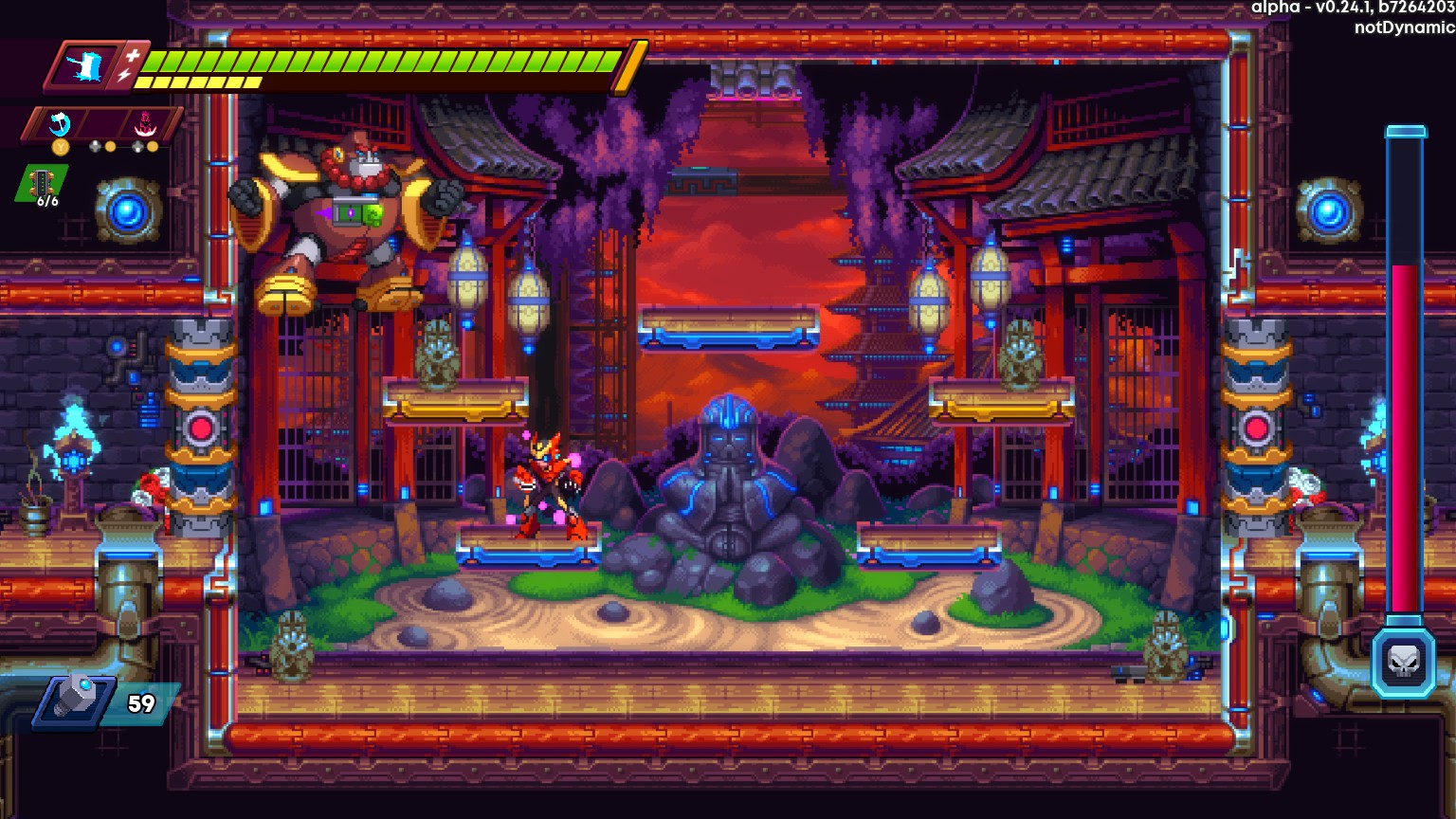The width and height of the screenshot is (1456, 819).
Task: Click the green capsule item showing 6/6
Action: click(x=44, y=184)
